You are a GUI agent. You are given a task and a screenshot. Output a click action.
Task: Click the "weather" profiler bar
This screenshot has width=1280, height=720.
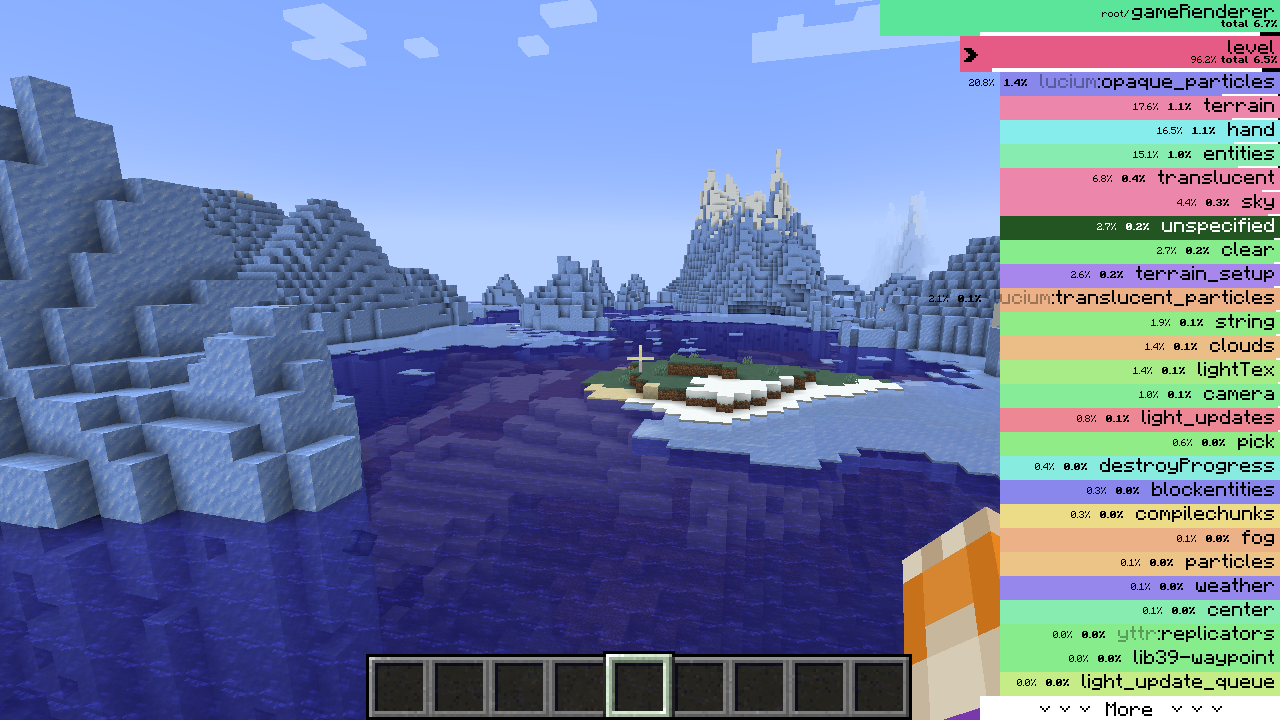1140,586
